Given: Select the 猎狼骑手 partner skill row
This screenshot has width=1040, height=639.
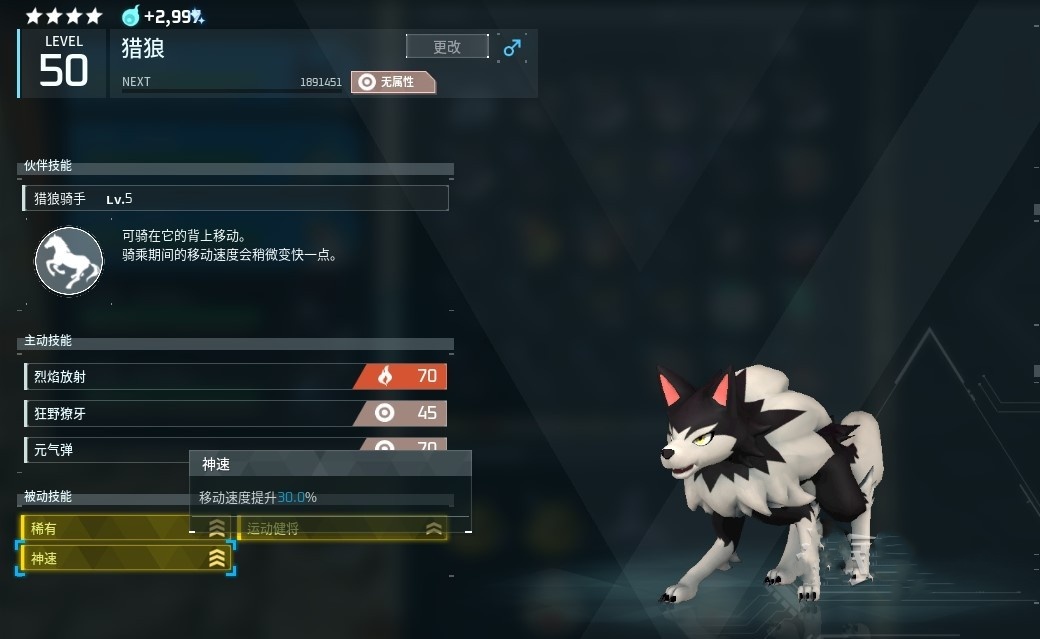Looking at the screenshot, I should (x=236, y=198).
